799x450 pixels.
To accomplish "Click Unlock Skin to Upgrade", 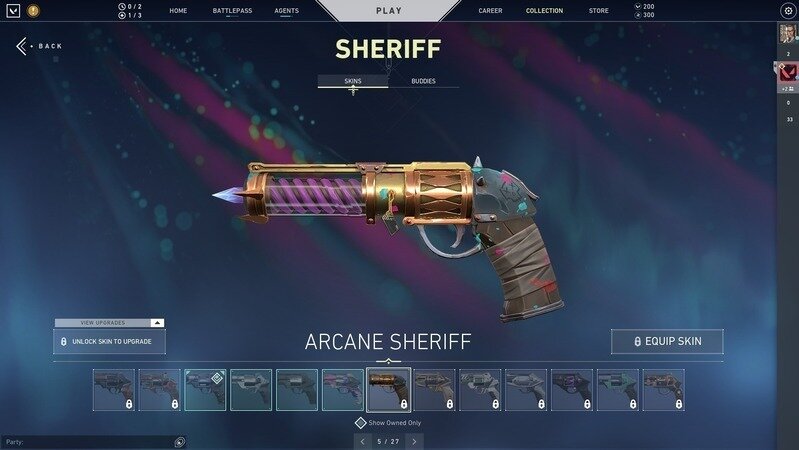I will click(x=109, y=342).
